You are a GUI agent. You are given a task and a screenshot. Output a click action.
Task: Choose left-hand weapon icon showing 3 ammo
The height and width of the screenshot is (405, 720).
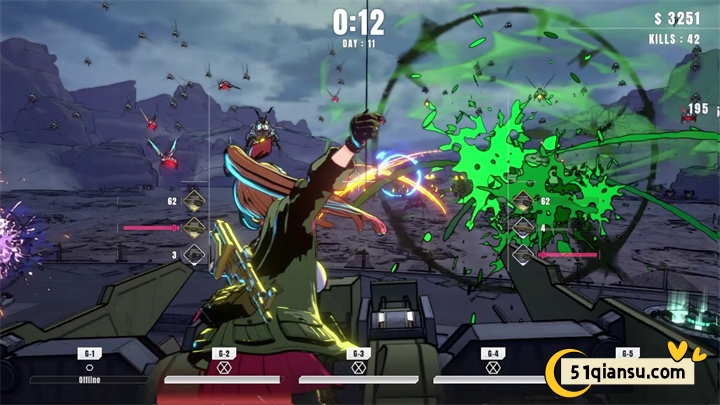click(x=194, y=253)
